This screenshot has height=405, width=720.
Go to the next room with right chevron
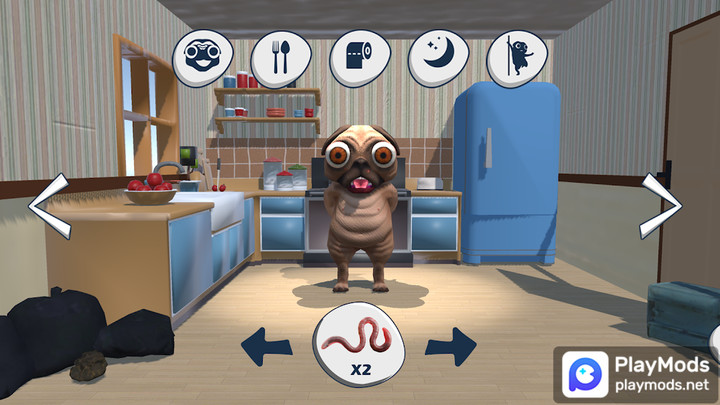click(x=661, y=206)
